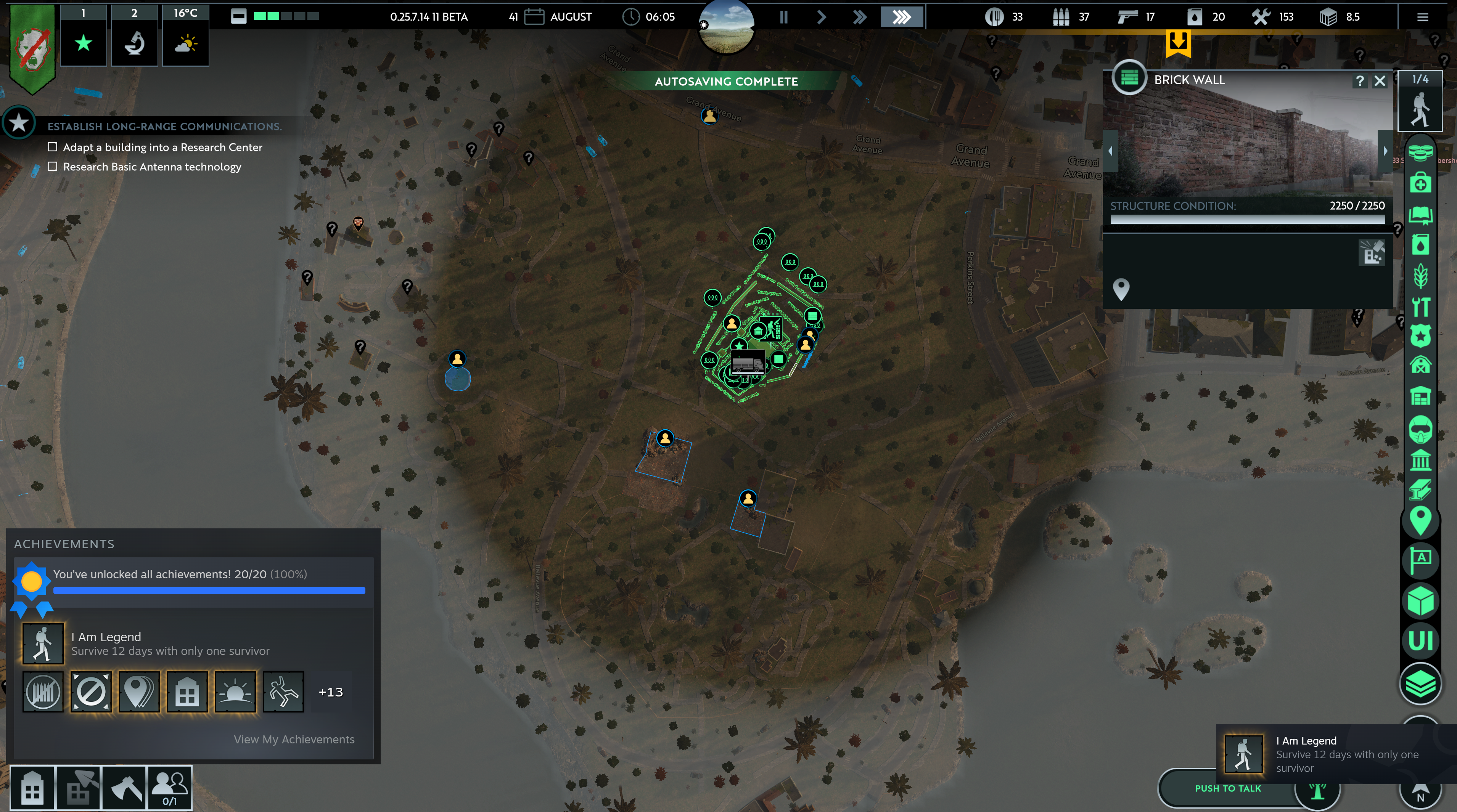View My Achievements link
The image size is (1457, 812).
[294, 740]
